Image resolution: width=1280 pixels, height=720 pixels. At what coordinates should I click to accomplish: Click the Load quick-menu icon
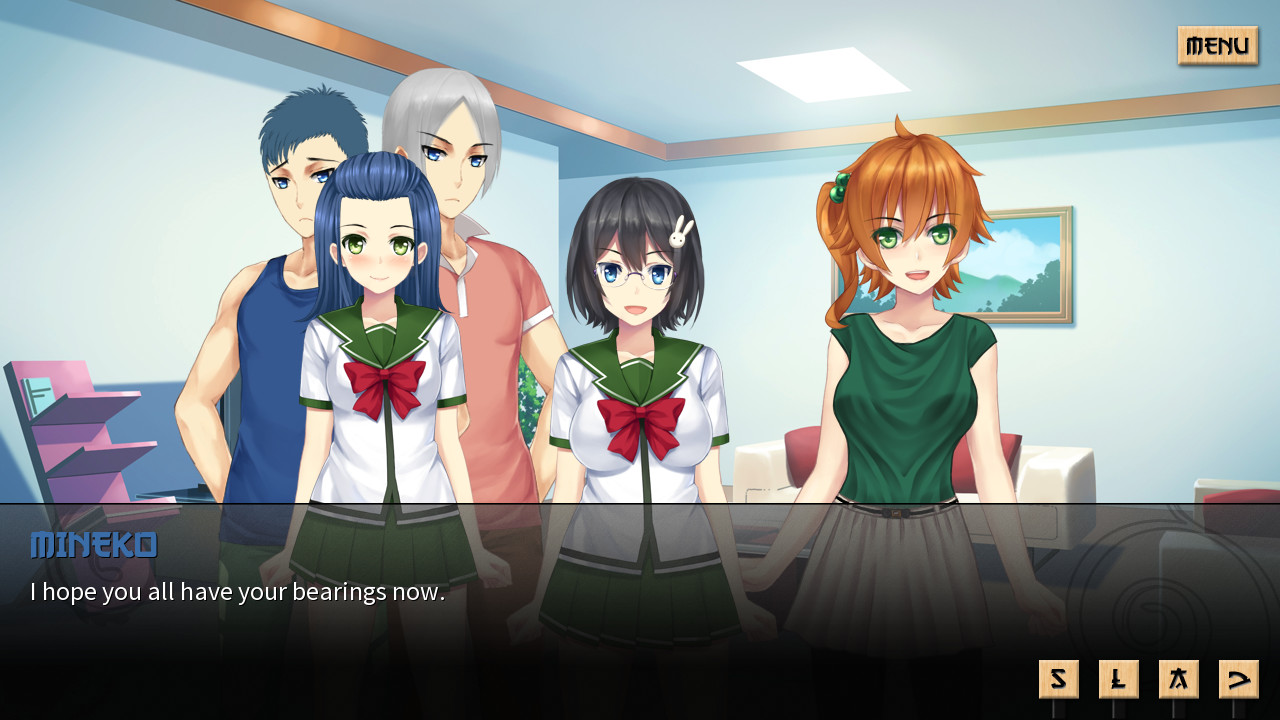1118,678
